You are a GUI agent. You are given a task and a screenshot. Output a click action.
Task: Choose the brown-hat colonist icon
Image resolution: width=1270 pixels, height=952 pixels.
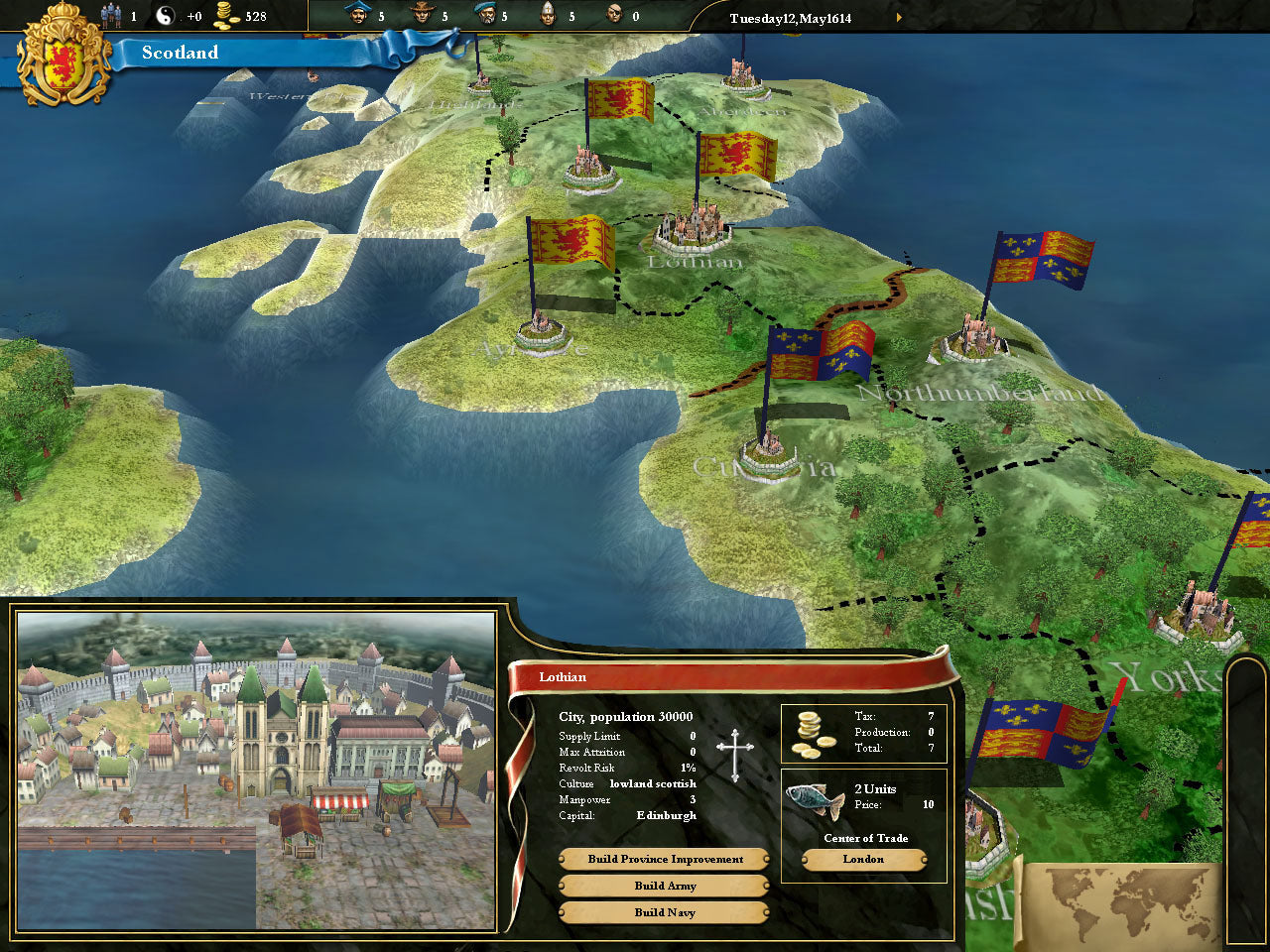(x=422, y=15)
